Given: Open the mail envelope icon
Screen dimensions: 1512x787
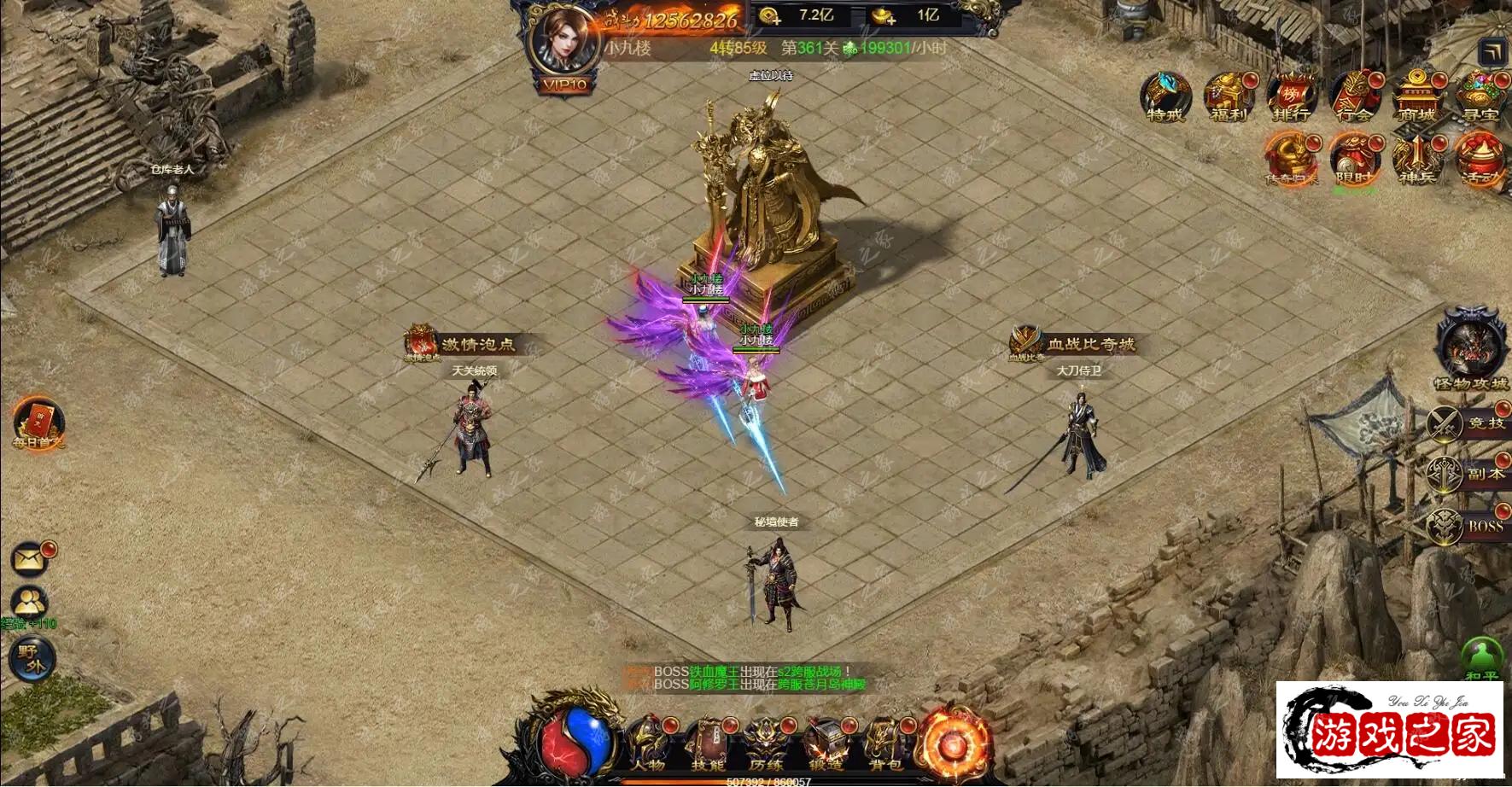Looking at the screenshot, I should pos(31,559).
